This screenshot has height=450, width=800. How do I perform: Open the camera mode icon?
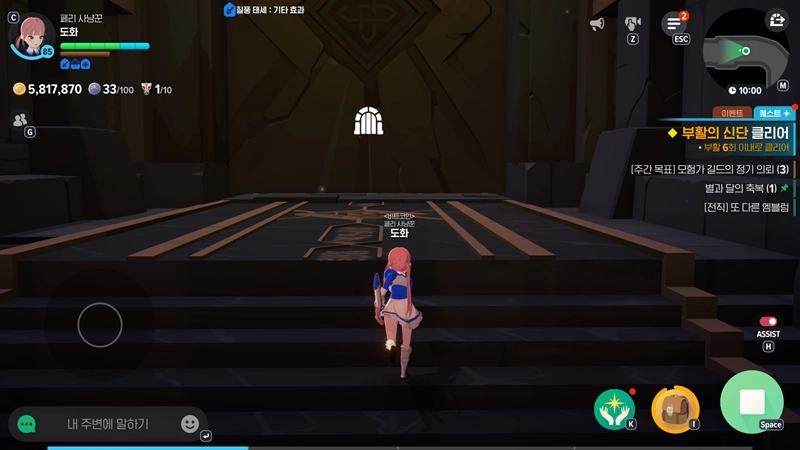click(632, 23)
